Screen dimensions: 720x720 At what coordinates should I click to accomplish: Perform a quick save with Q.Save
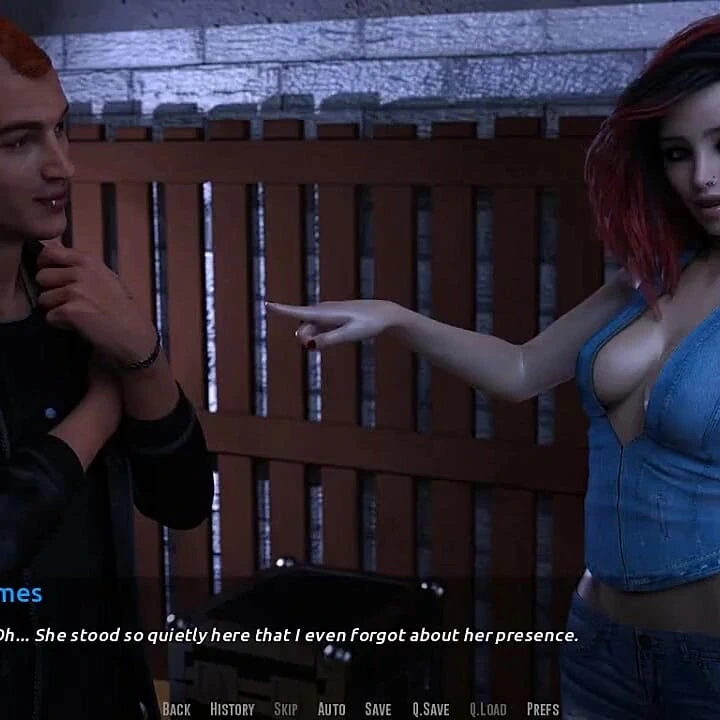pos(431,709)
